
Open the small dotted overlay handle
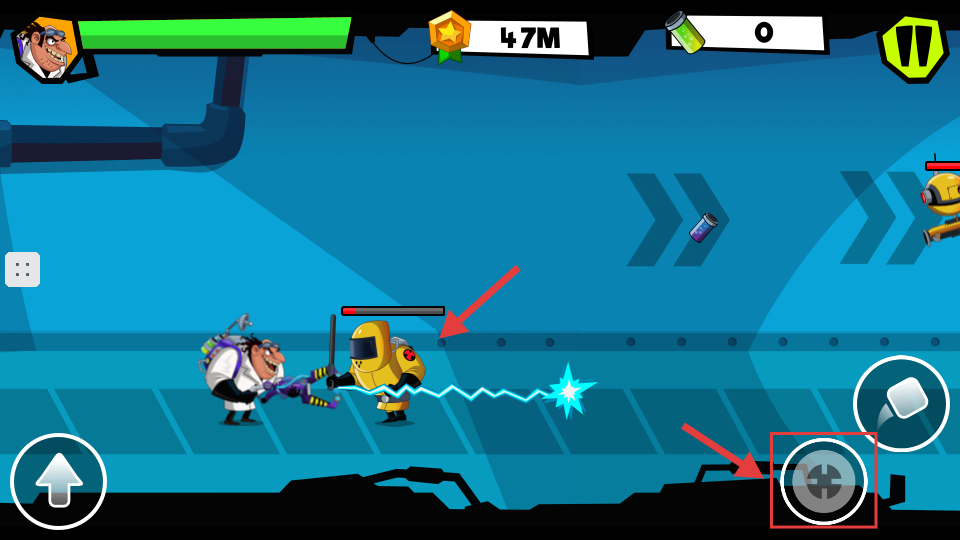(x=22, y=270)
